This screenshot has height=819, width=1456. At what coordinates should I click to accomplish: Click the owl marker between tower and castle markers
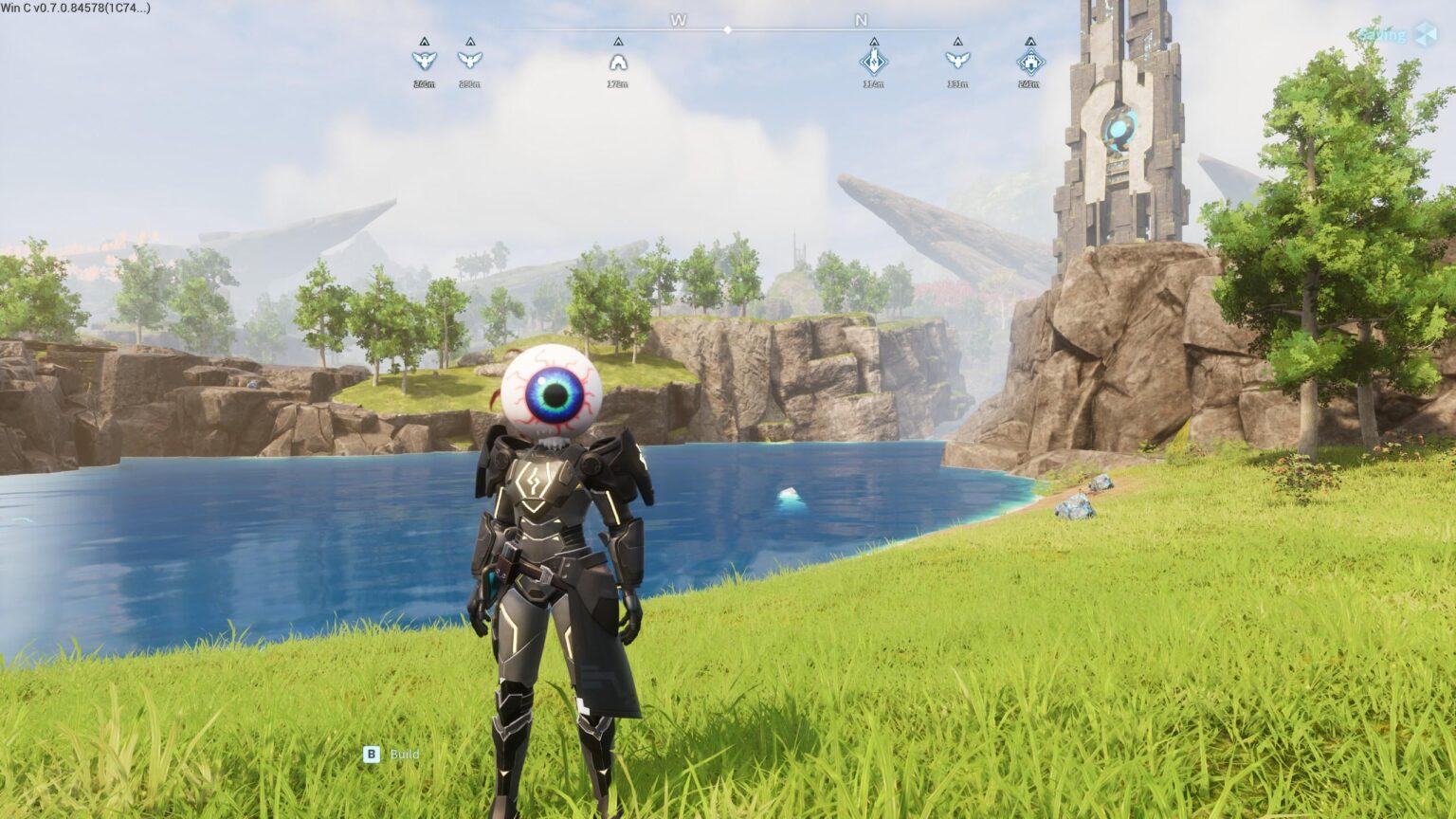click(x=957, y=61)
